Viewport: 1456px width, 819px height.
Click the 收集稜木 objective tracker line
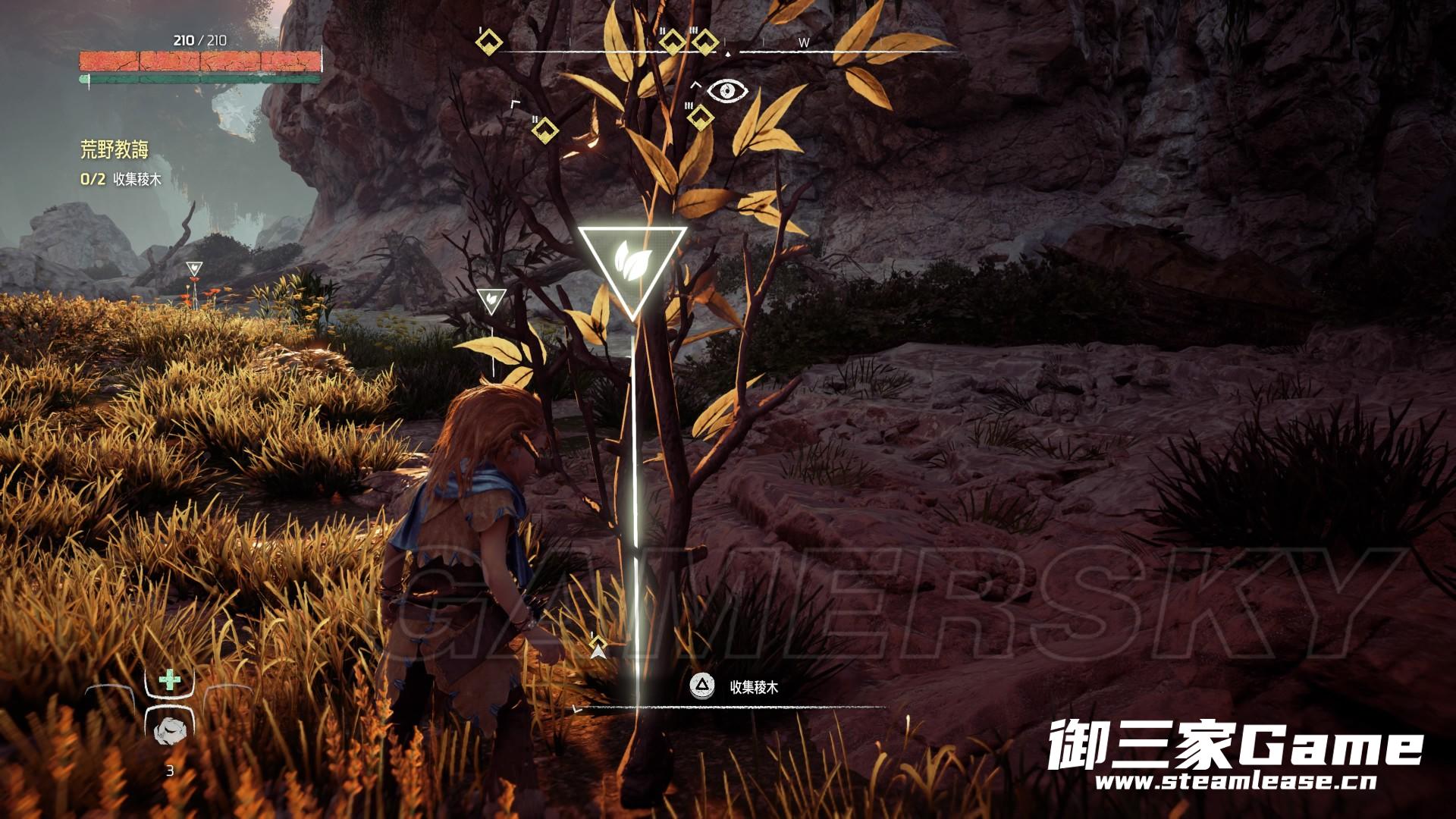121,180
